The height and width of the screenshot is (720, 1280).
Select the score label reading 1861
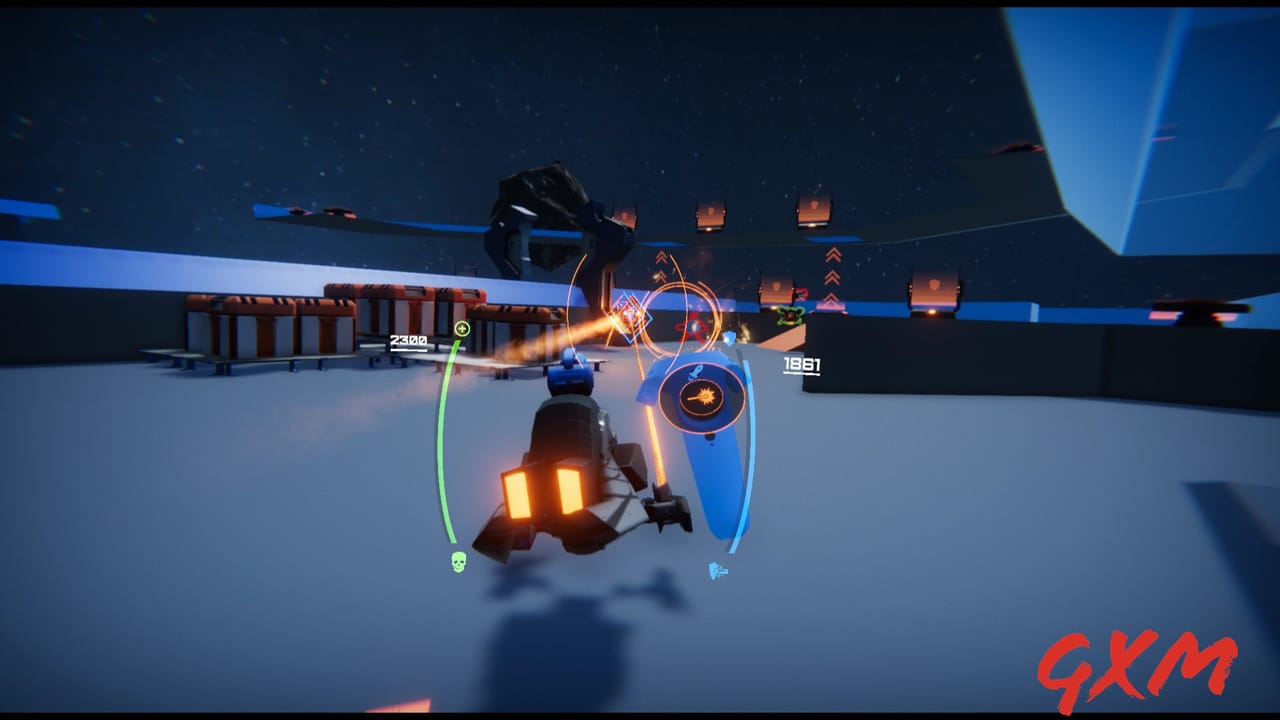coord(802,363)
